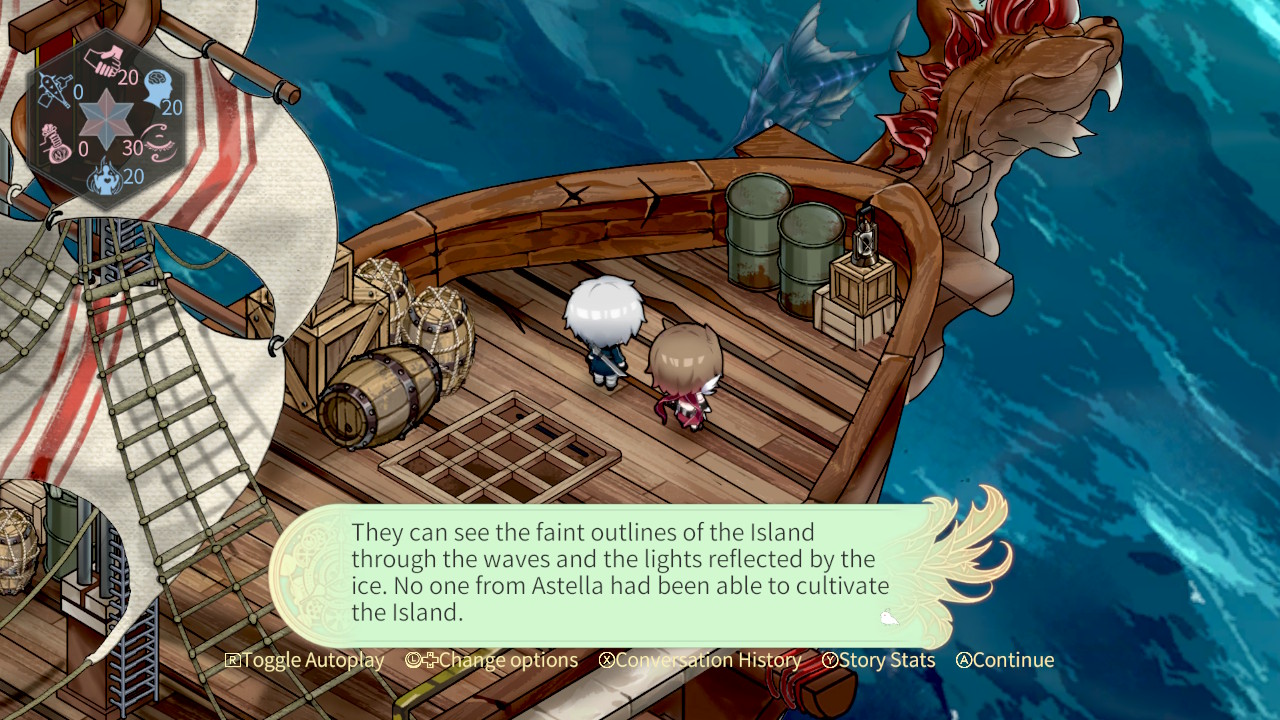Image resolution: width=1280 pixels, height=720 pixels.
Task: Click the potion pouch supplies stat icon
Action: pos(54,143)
